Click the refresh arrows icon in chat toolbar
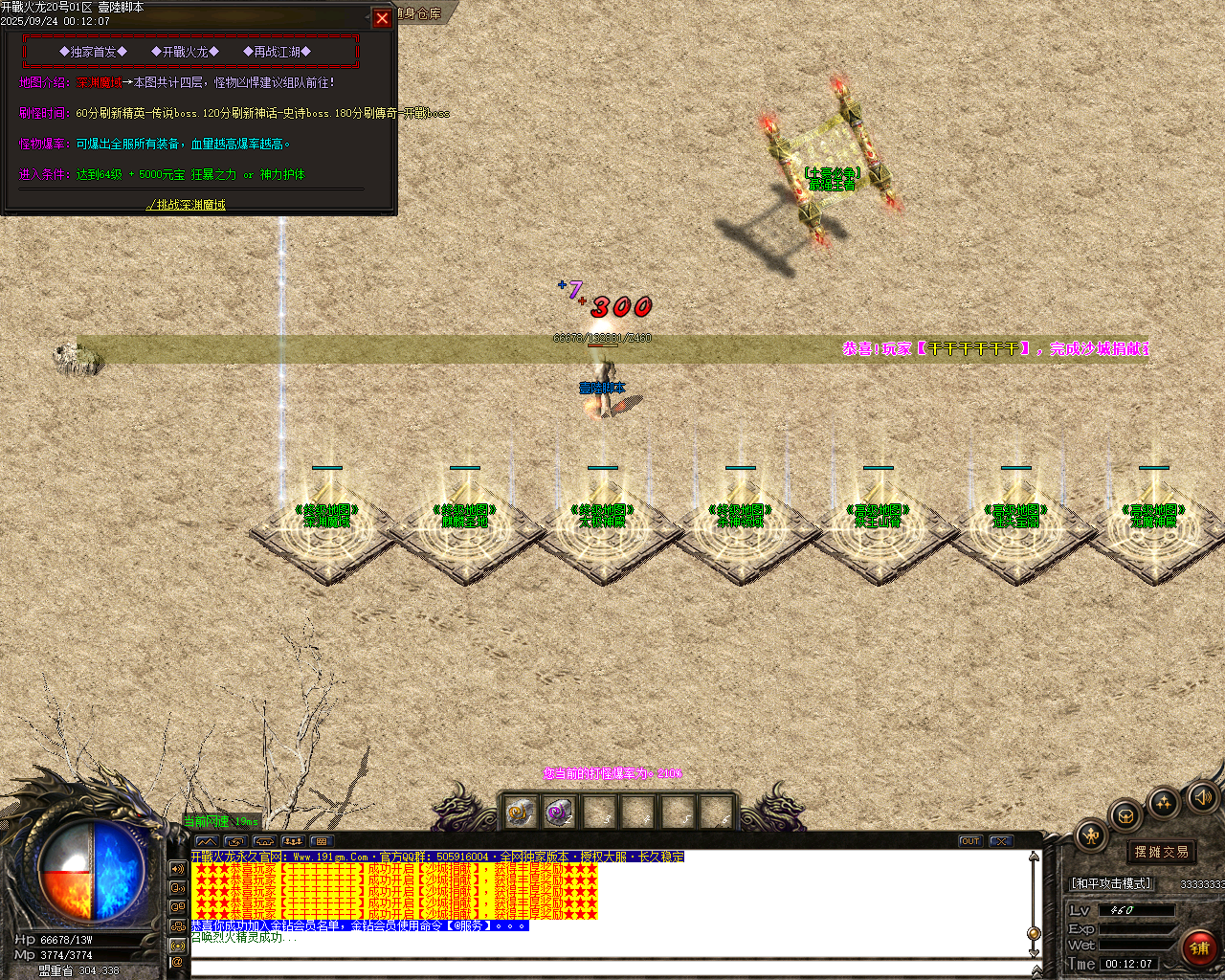 [x=235, y=841]
